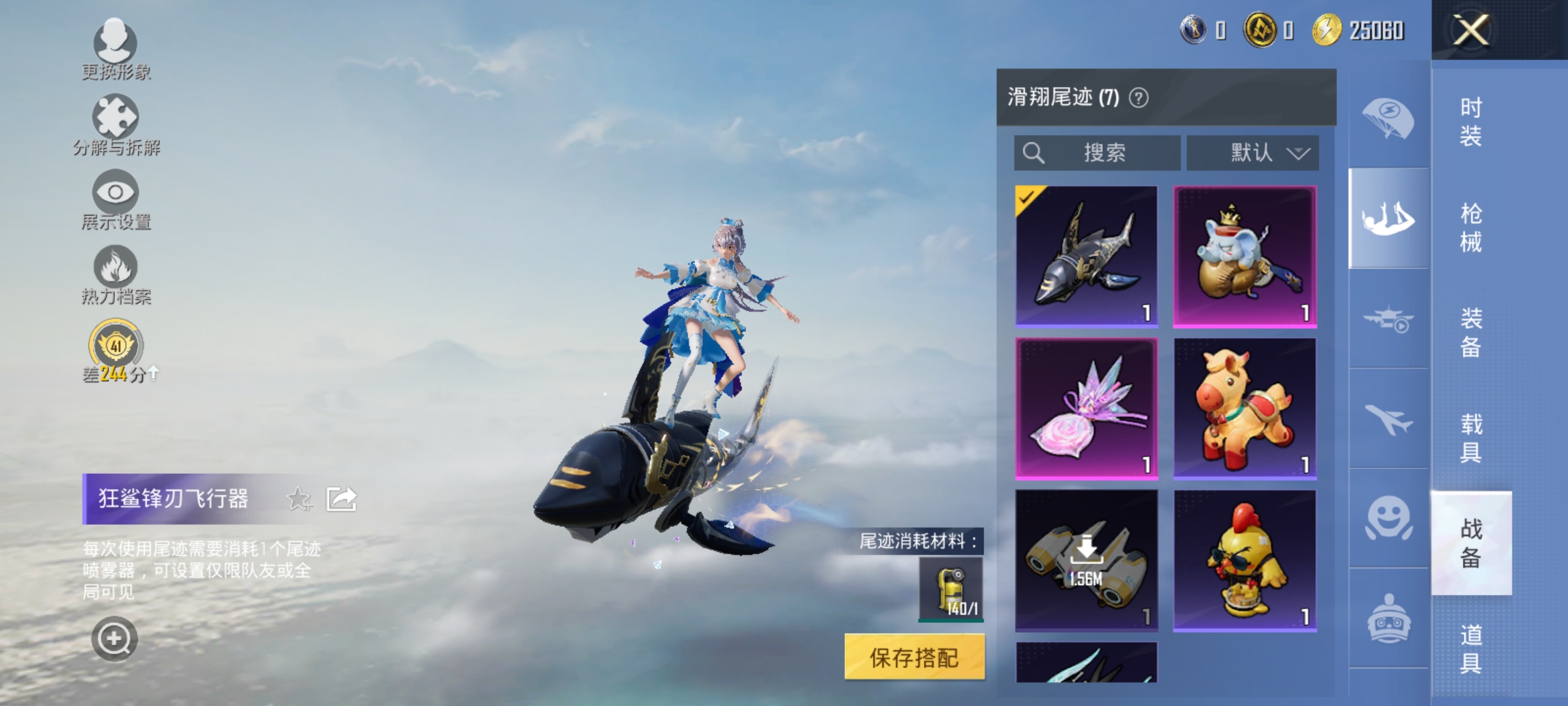Toggle the favorite star for 狂鲨锋刃飞行器
The width and height of the screenshot is (1568, 706).
pos(299,499)
